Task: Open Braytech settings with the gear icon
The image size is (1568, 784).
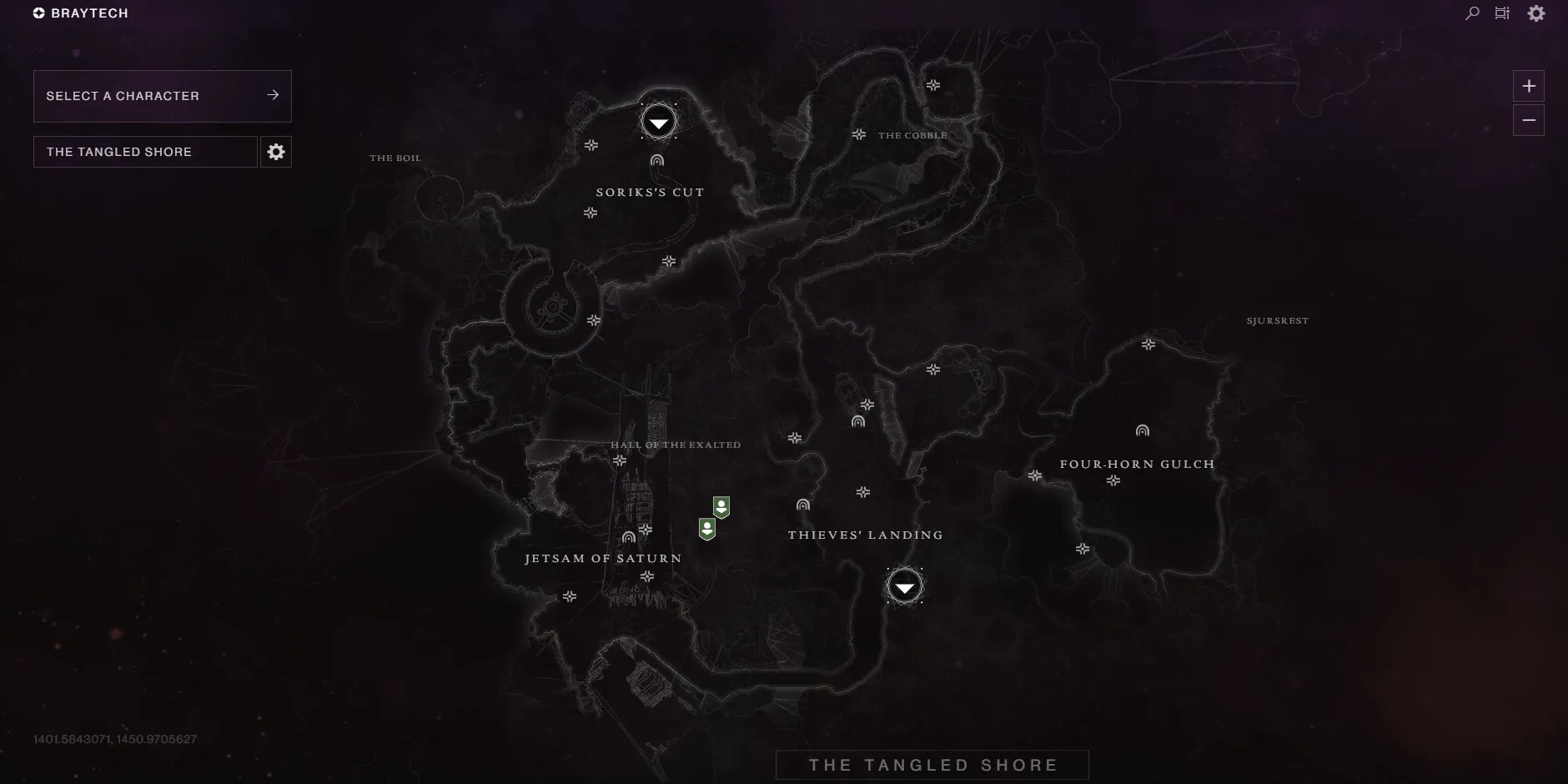Action: [x=1538, y=13]
